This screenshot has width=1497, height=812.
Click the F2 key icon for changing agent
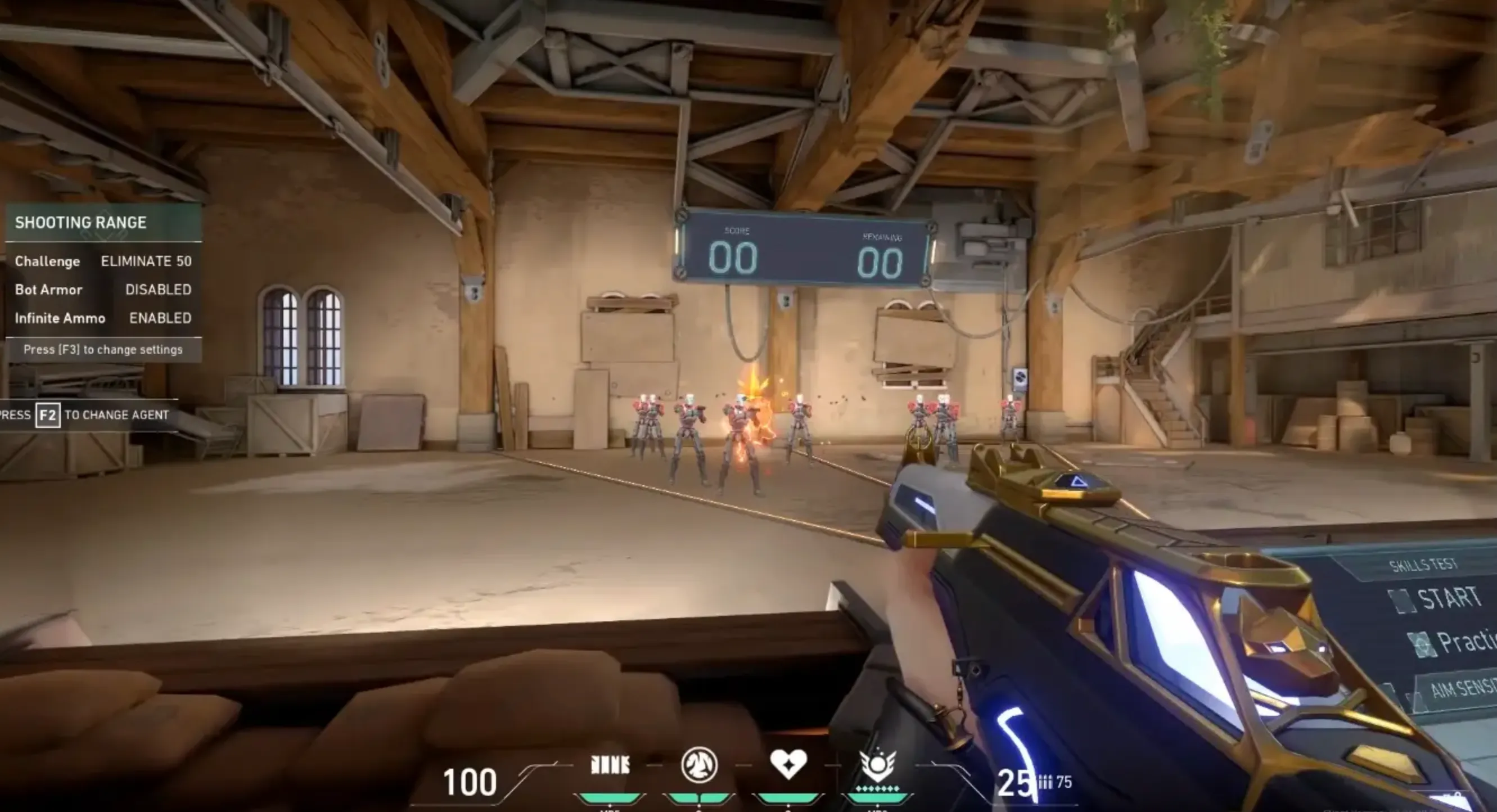[x=48, y=416]
